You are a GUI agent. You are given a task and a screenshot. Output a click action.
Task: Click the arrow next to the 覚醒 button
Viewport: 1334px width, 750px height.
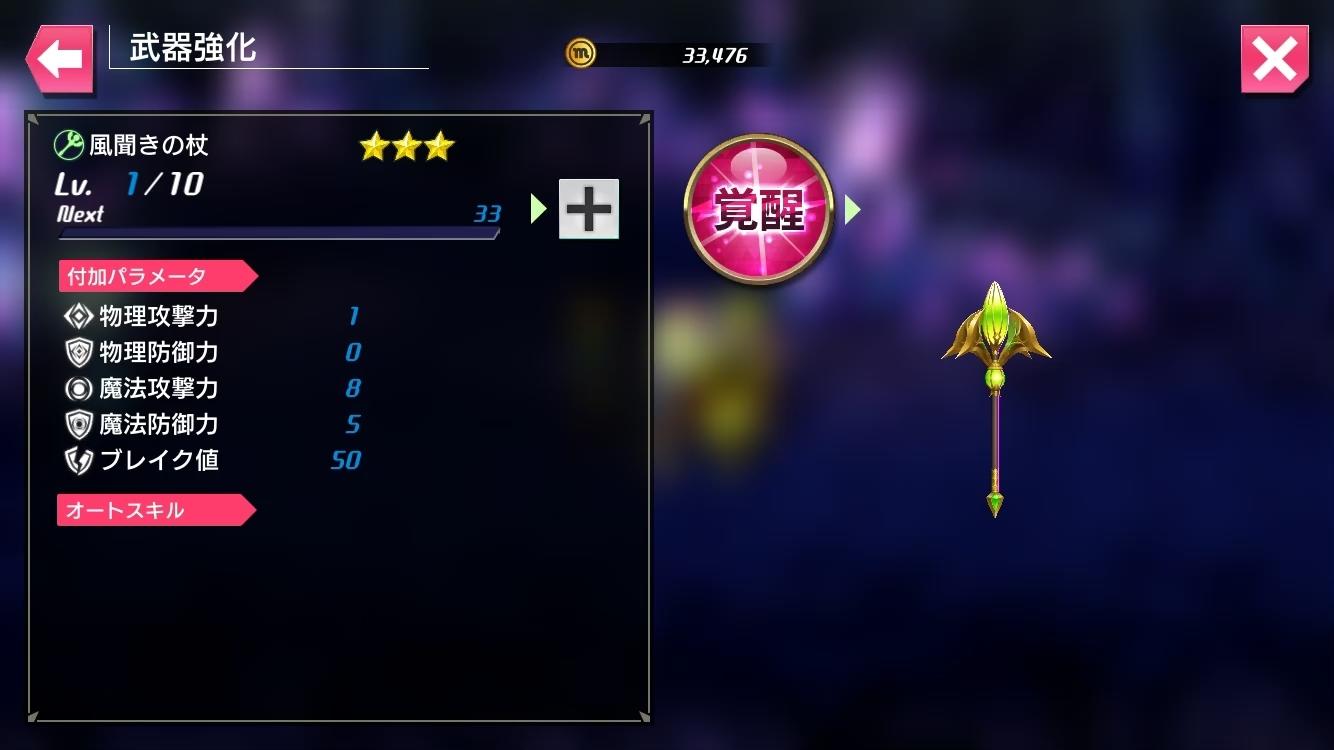coord(853,207)
